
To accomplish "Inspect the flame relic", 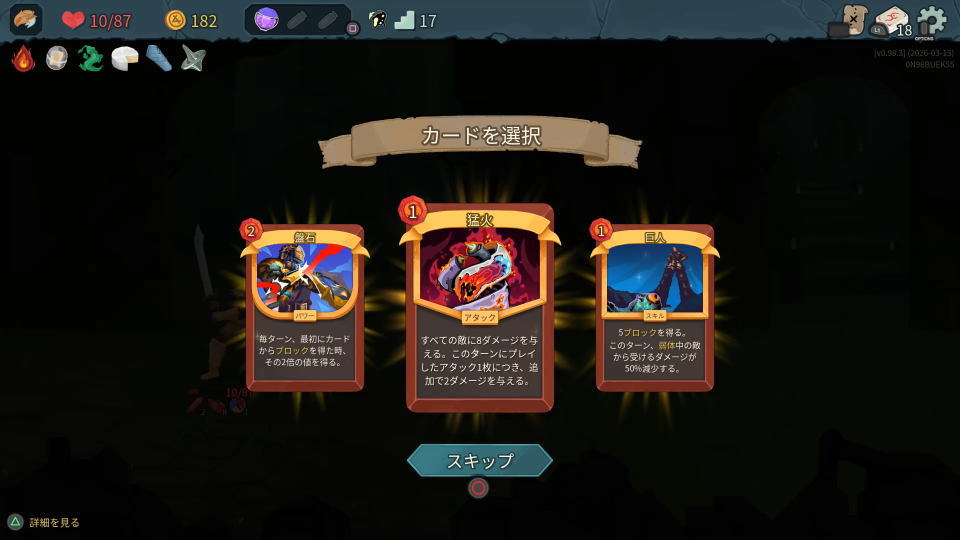I will tap(23, 58).
